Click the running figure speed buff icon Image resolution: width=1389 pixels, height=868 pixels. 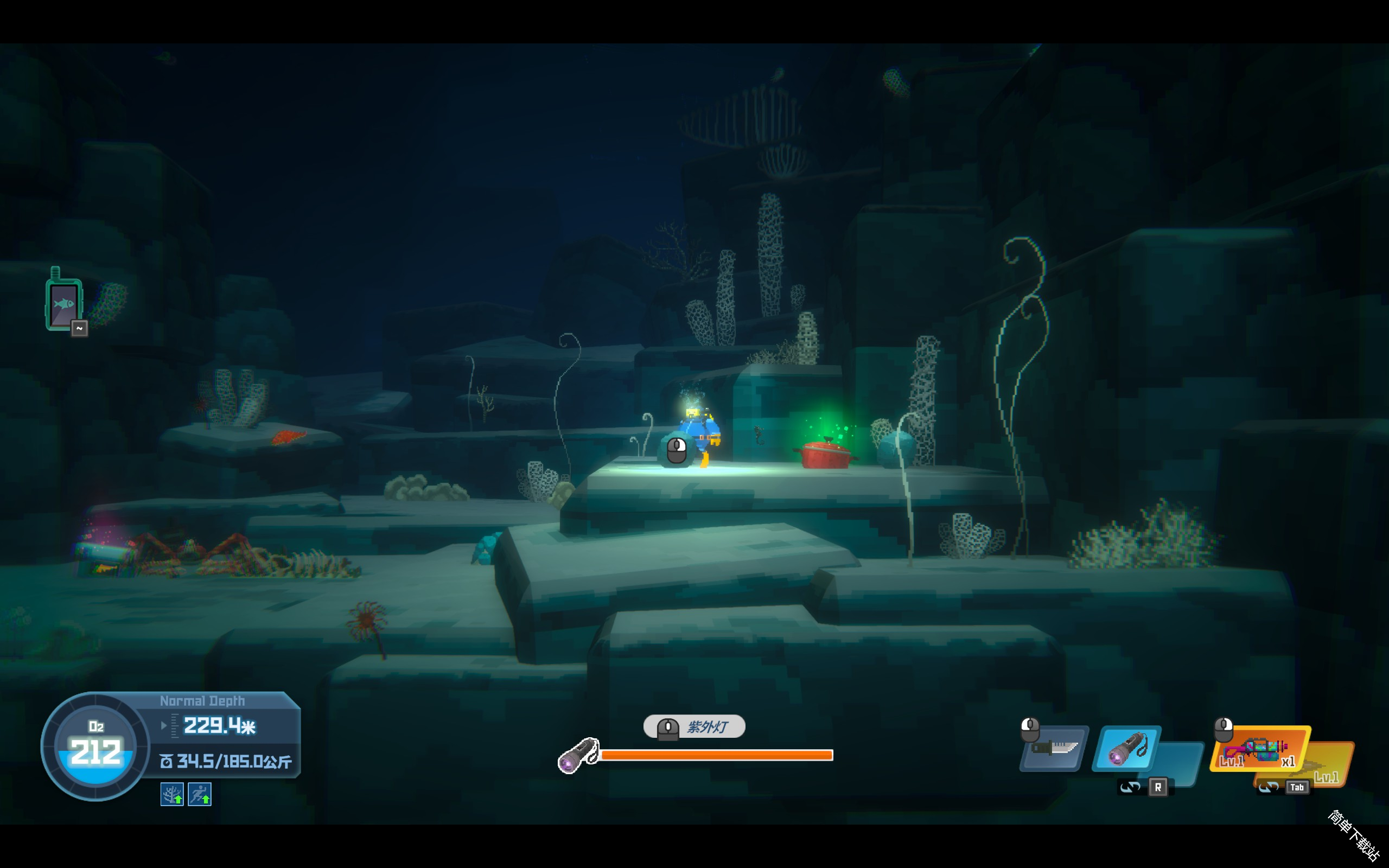(x=200, y=794)
